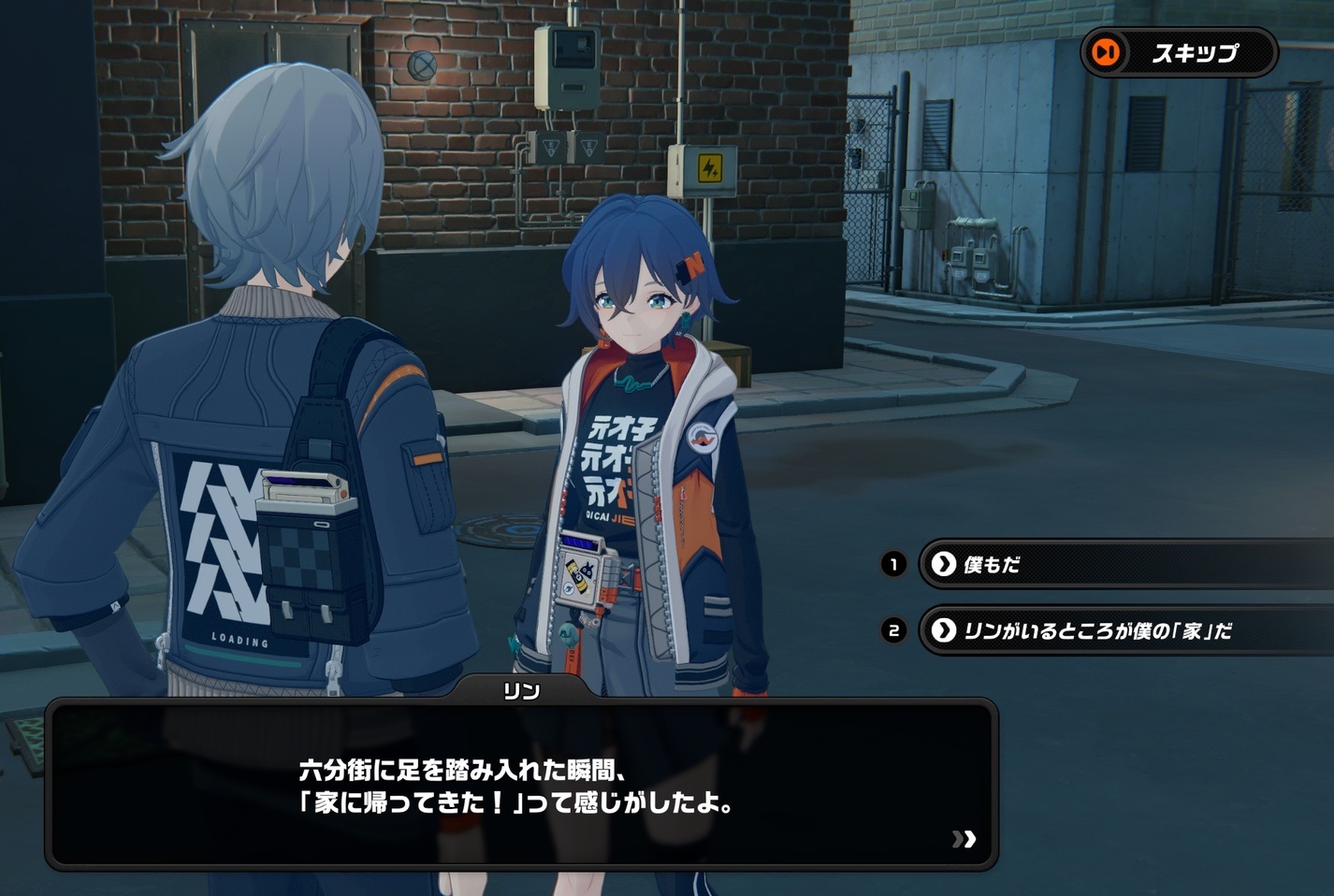Skip the cutscene with the スキップ button
Viewport: 1334px width, 896px height.
click(x=1178, y=52)
